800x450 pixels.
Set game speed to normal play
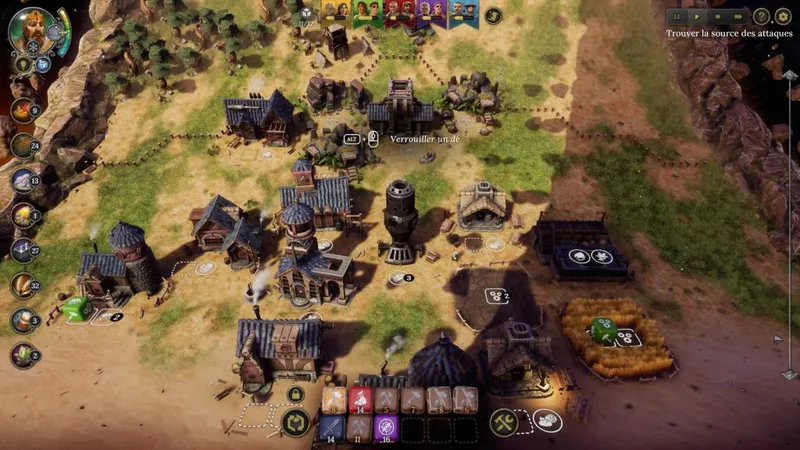coord(698,16)
